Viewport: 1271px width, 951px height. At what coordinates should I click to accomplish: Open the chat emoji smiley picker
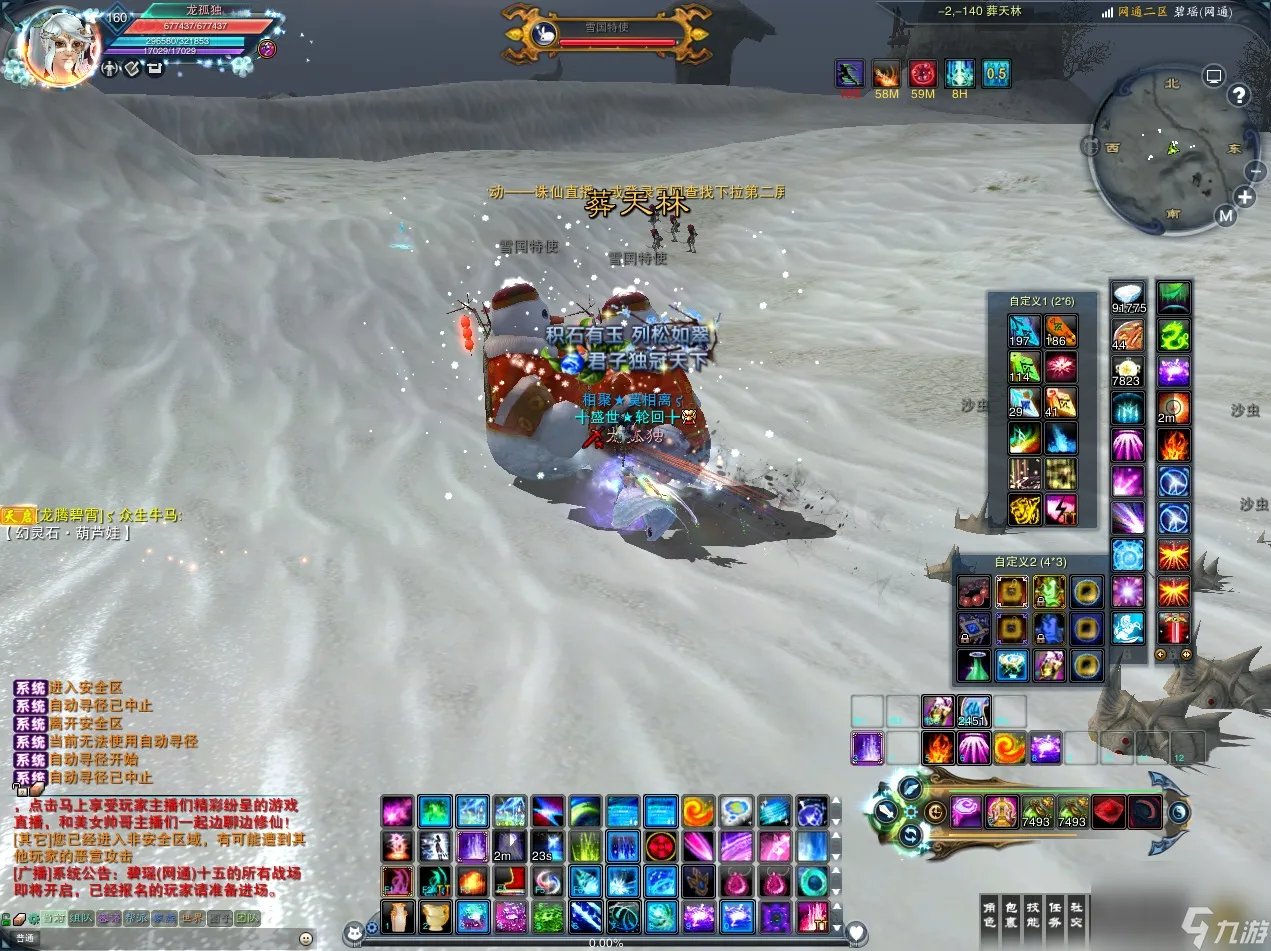[305, 938]
